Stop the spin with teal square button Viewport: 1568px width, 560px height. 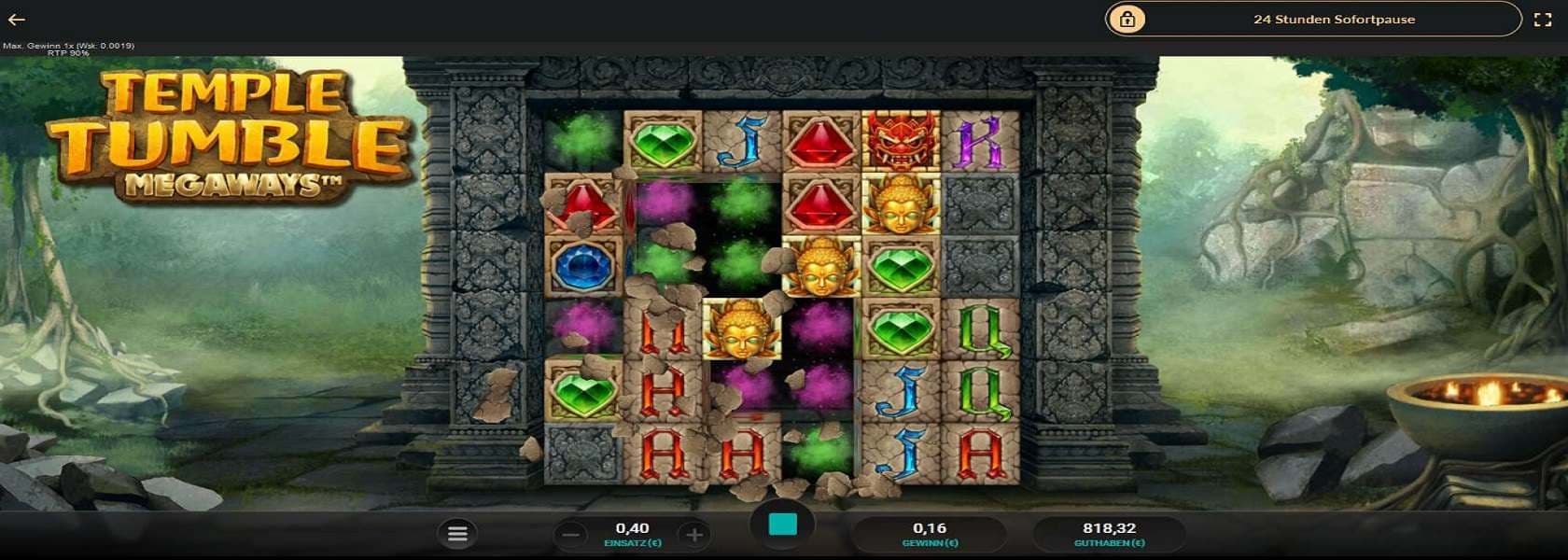782,525
